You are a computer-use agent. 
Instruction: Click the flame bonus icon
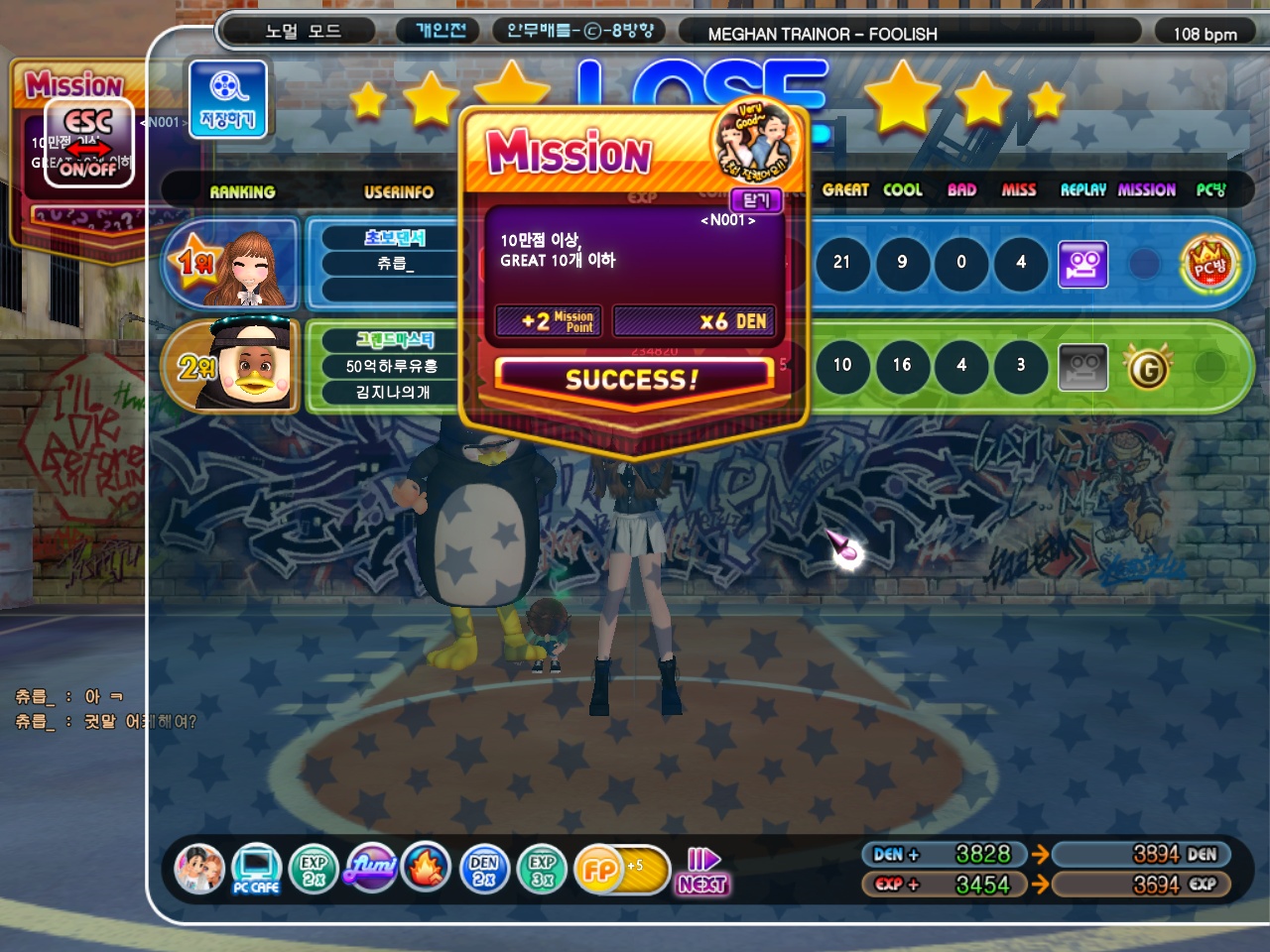click(427, 868)
